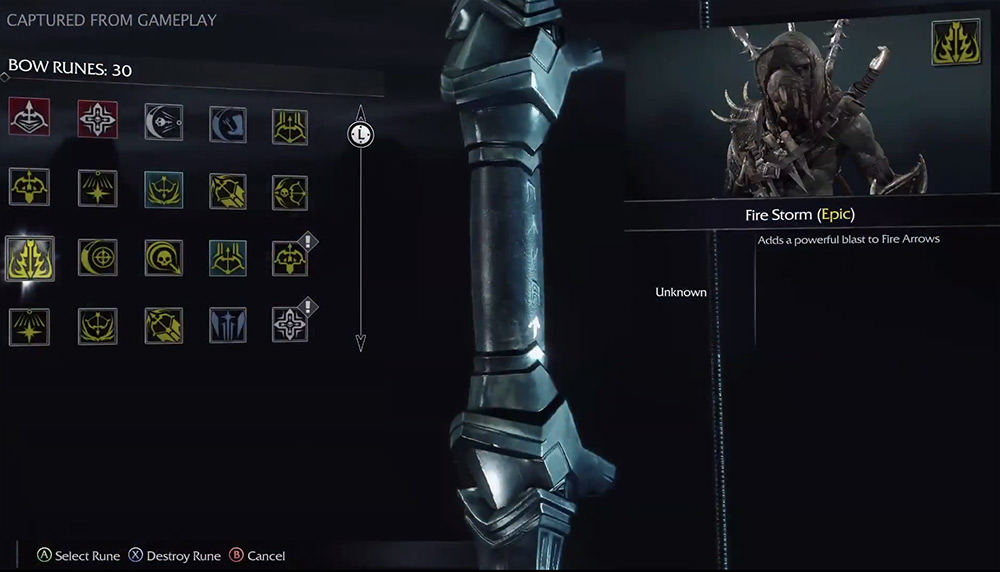The image size is (1000, 572).
Task: Pick the skull and bow rune
Action: pos(290,192)
